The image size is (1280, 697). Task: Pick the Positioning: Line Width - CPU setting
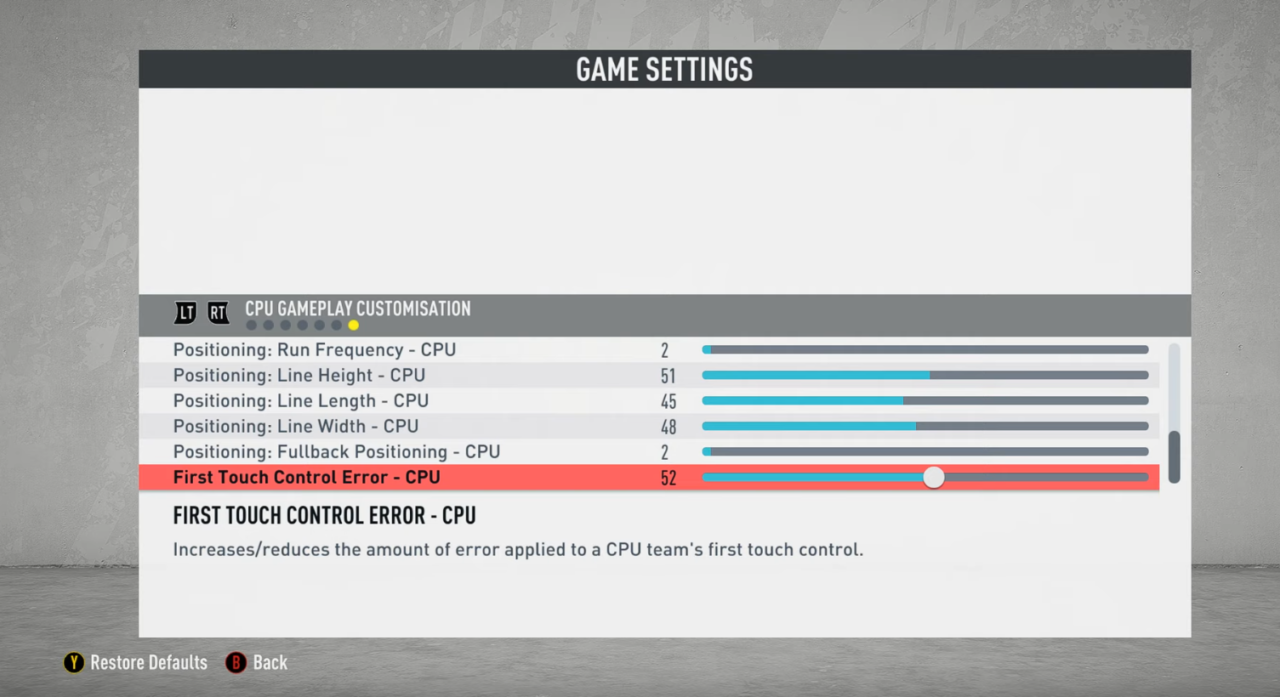[296, 427]
